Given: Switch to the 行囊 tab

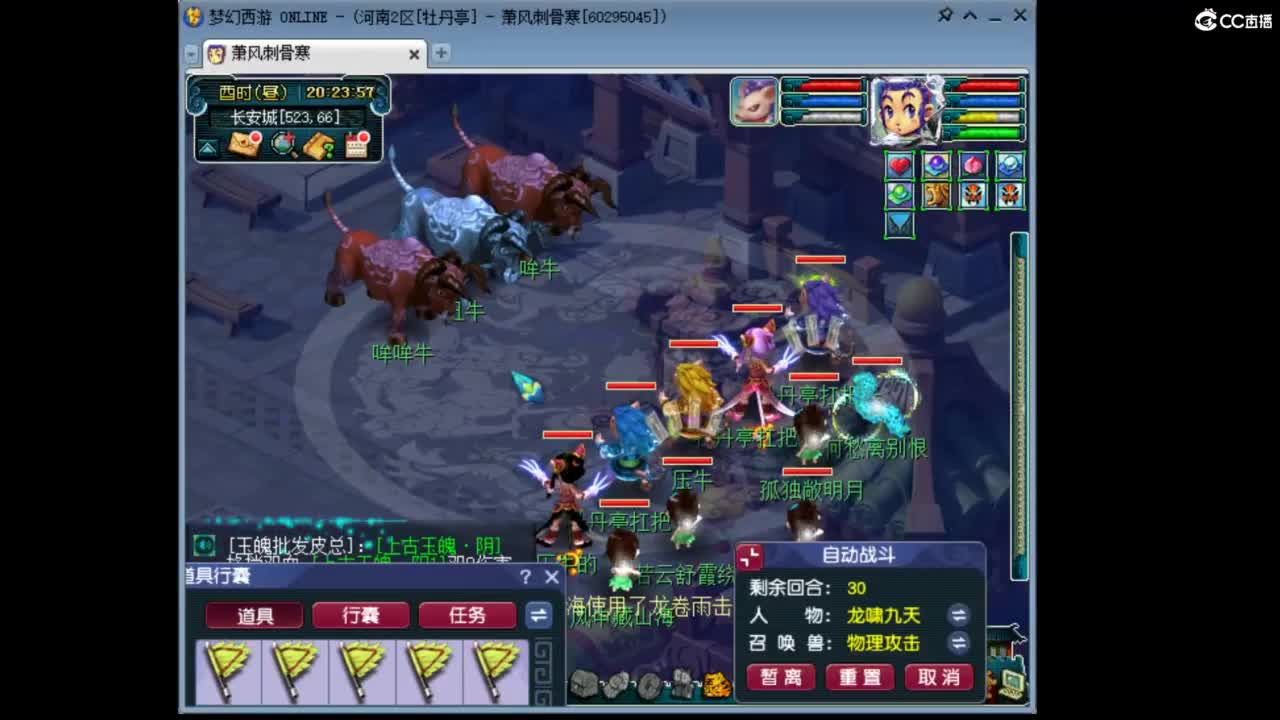Looking at the screenshot, I should click(x=361, y=615).
